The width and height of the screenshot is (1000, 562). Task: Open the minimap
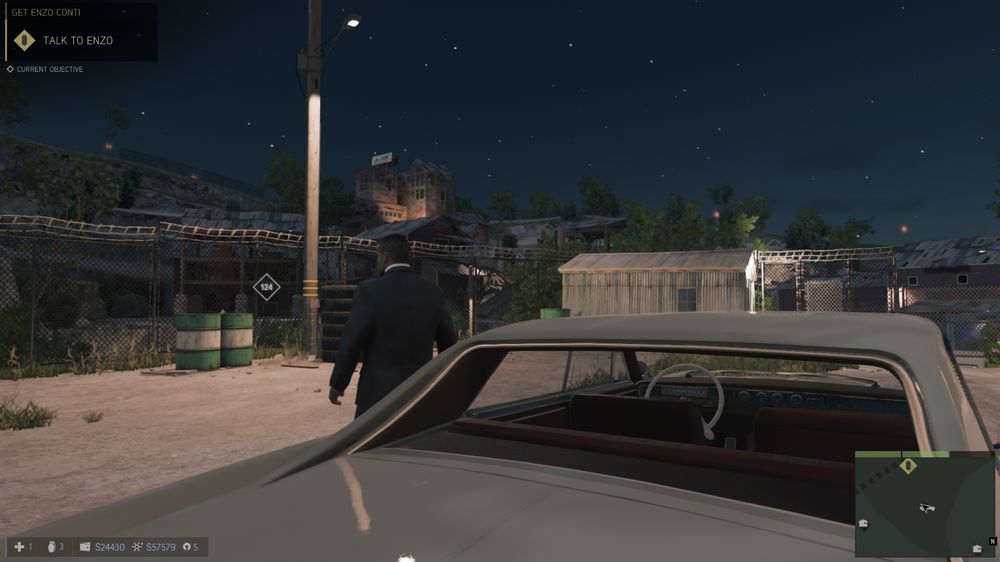[x=925, y=504]
